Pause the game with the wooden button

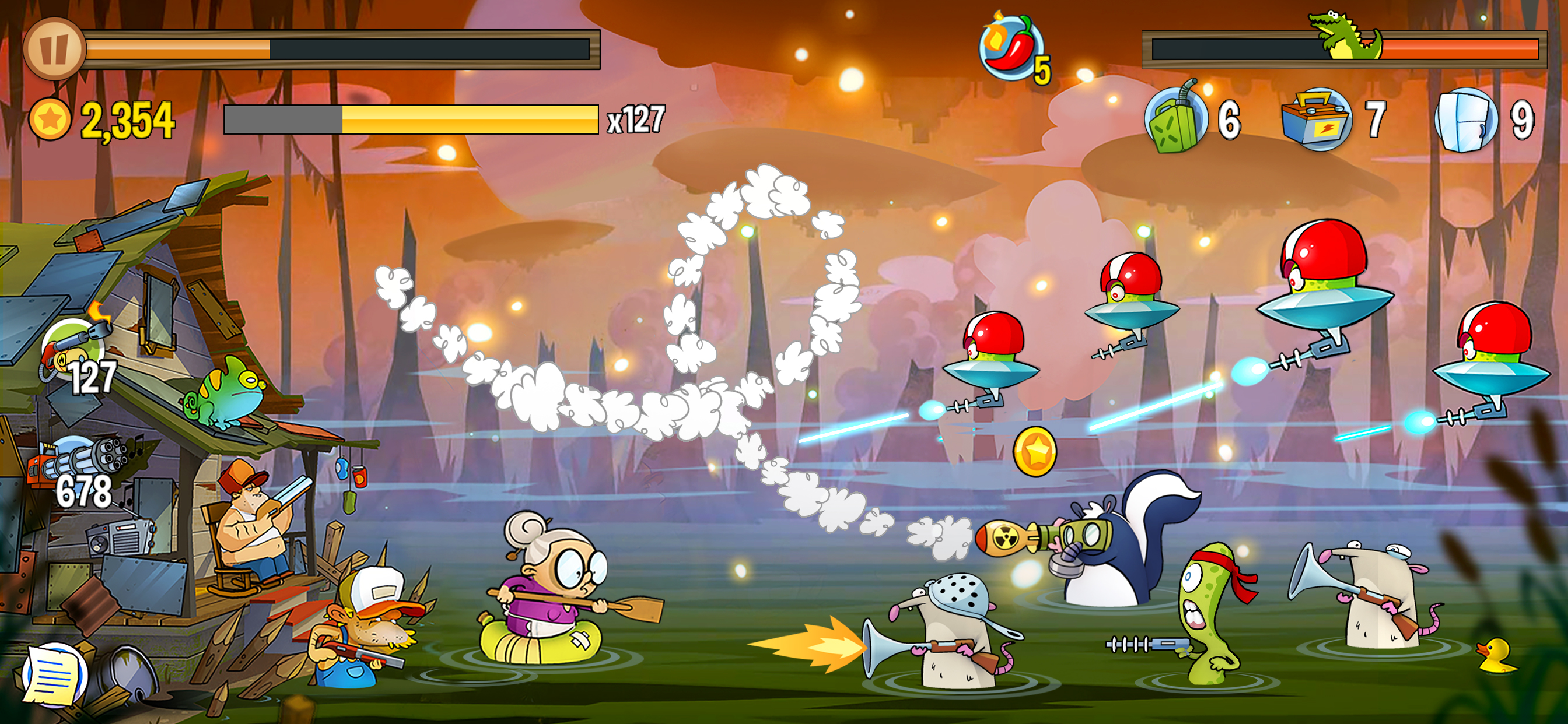click(54, 50)
